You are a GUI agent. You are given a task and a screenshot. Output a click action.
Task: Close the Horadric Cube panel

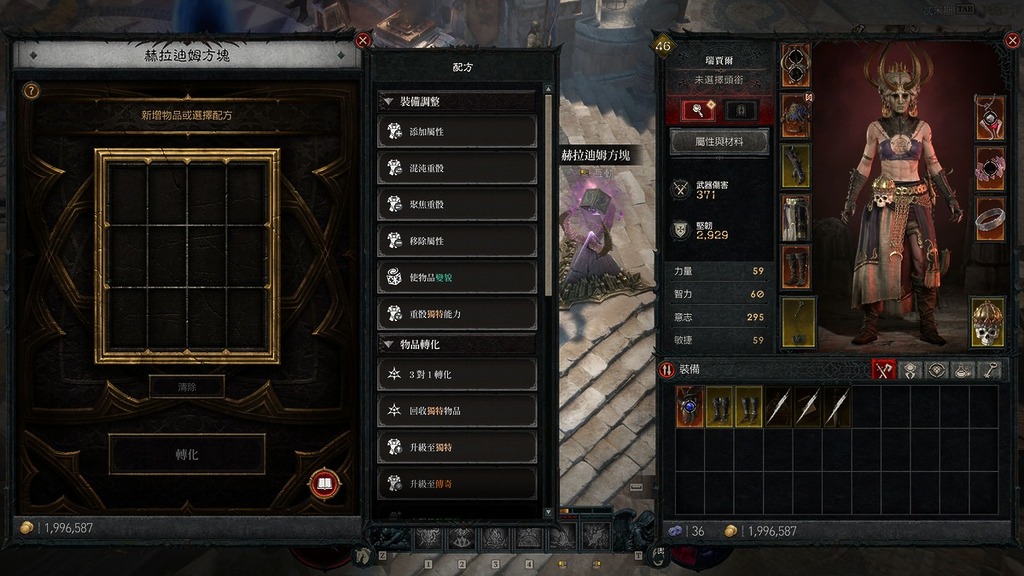(363, 41)
